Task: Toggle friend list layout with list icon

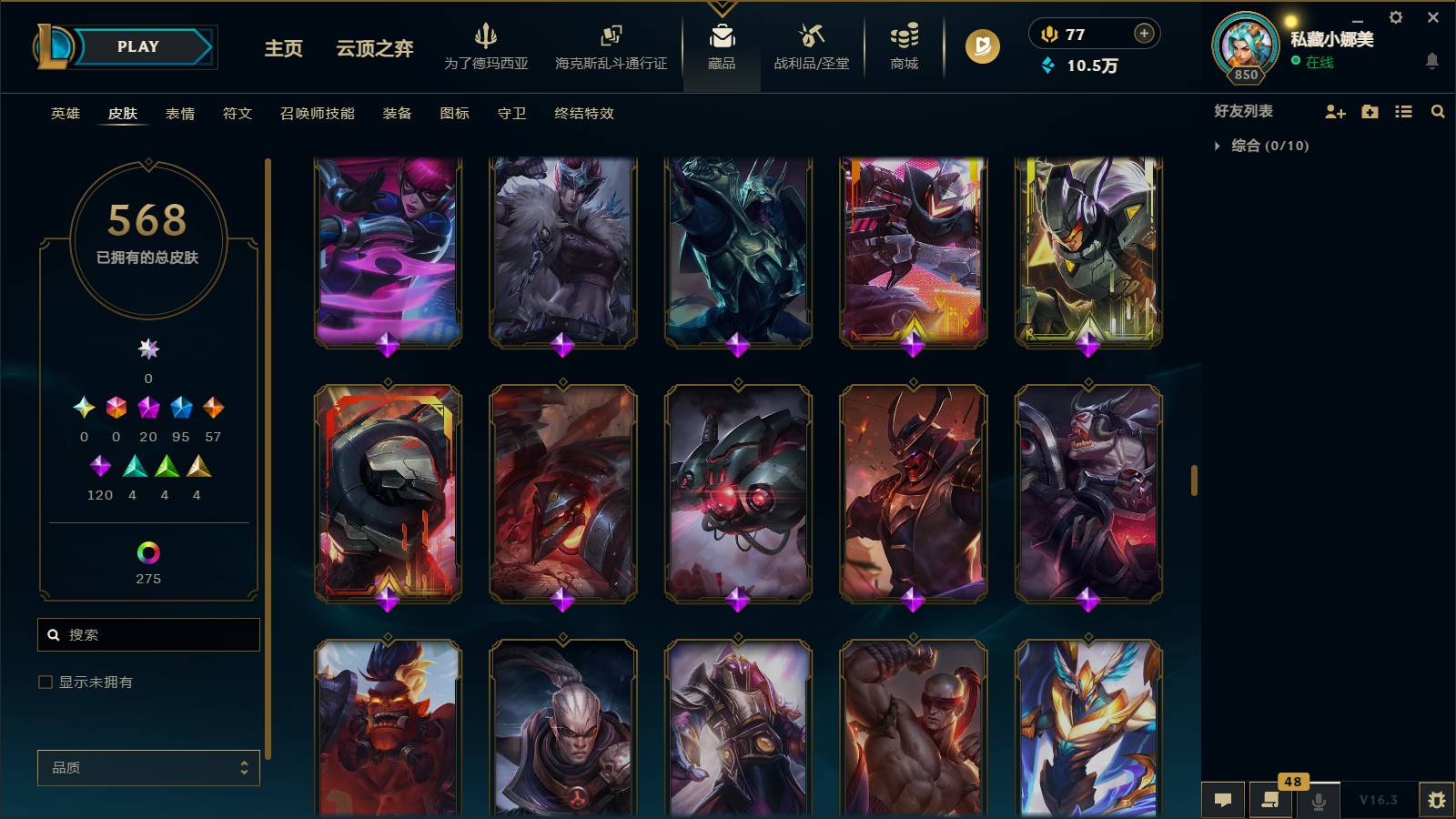Action: pos(1403,111)
